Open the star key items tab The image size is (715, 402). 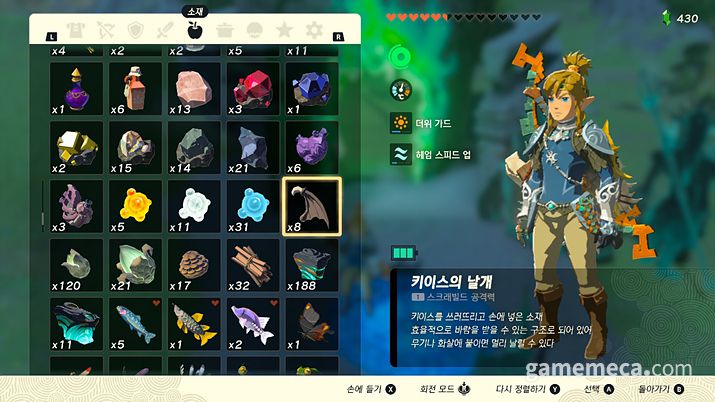(x=285, y=31)
